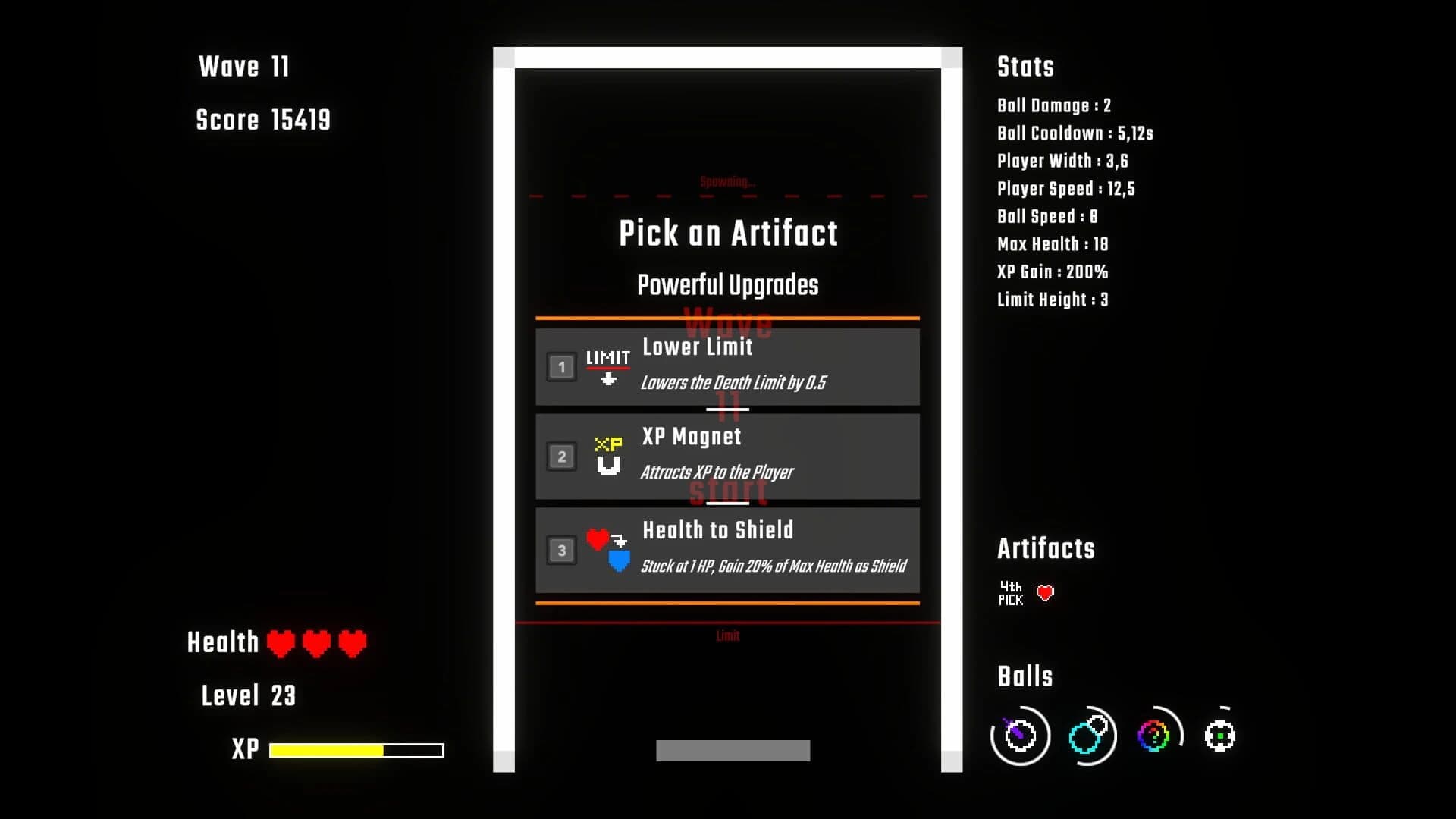Click the gray paddle at the bottom
Screen dimensions: 1456x819
click(x=732, y=749)
